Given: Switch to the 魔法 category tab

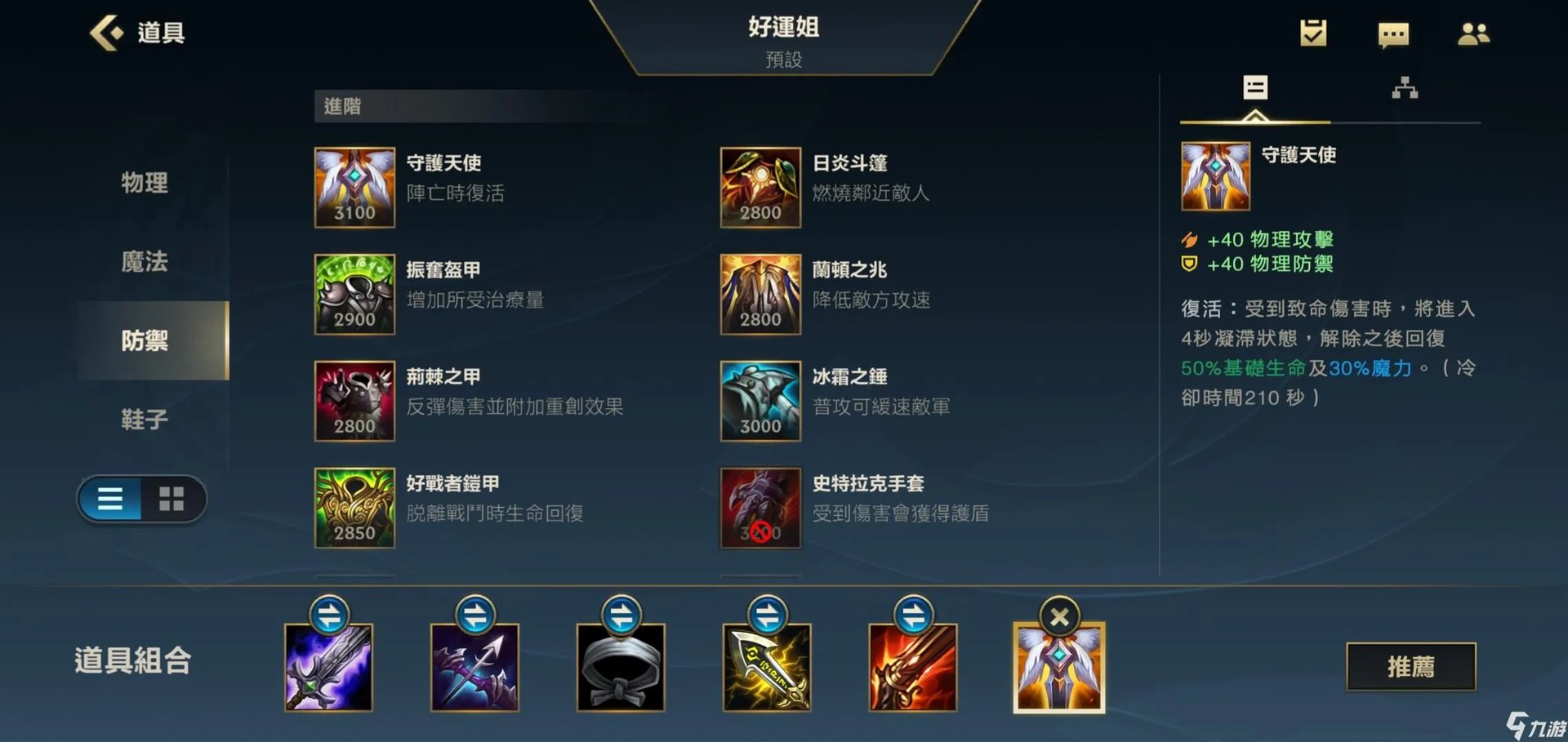Looking at the screenshot, I should pos(144,263).
